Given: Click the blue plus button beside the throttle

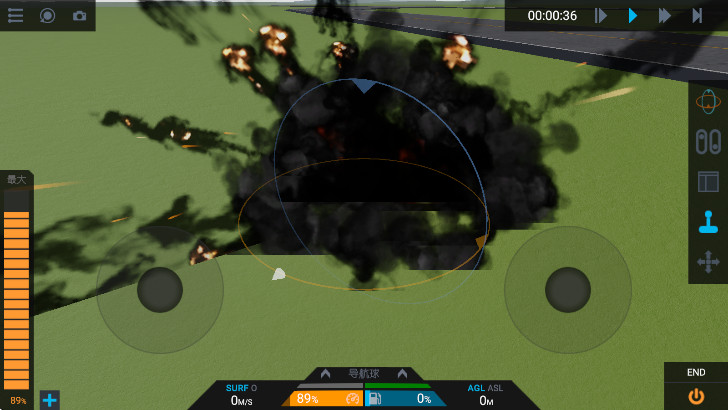Looking at the screenshot, I should 49,400.
